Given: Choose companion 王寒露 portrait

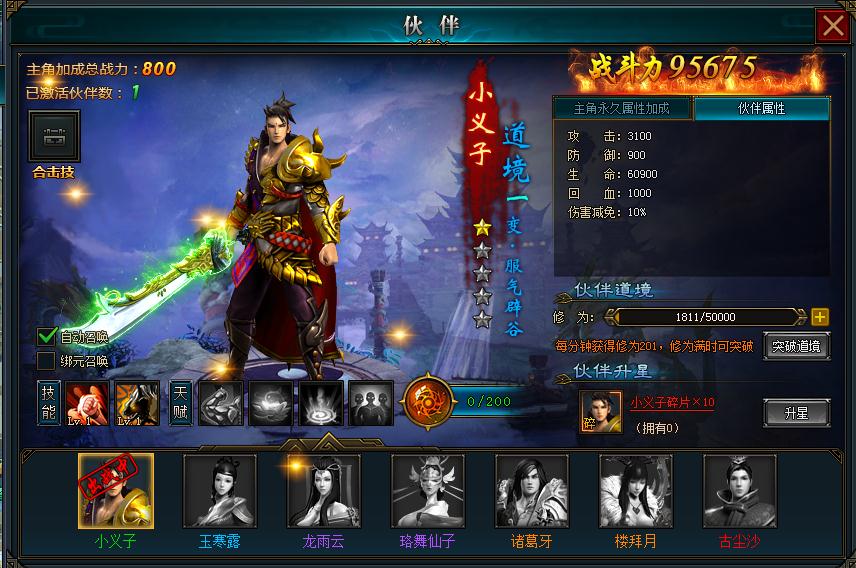Looking at the screenshot, I should 220,491.
